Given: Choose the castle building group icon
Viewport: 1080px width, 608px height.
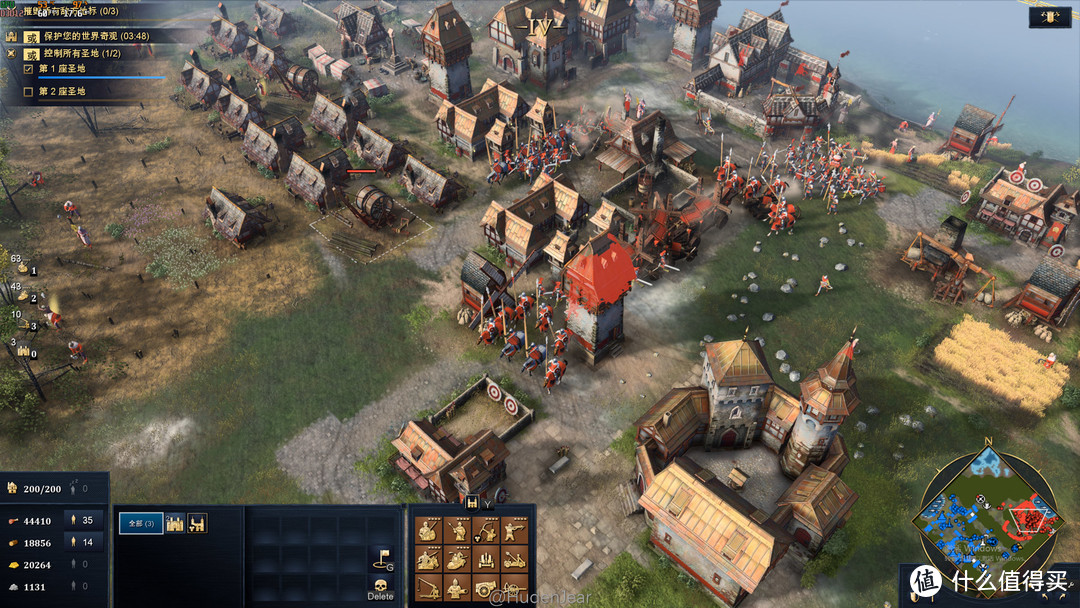Looking at the screenshot, I should tap(176, 523).
